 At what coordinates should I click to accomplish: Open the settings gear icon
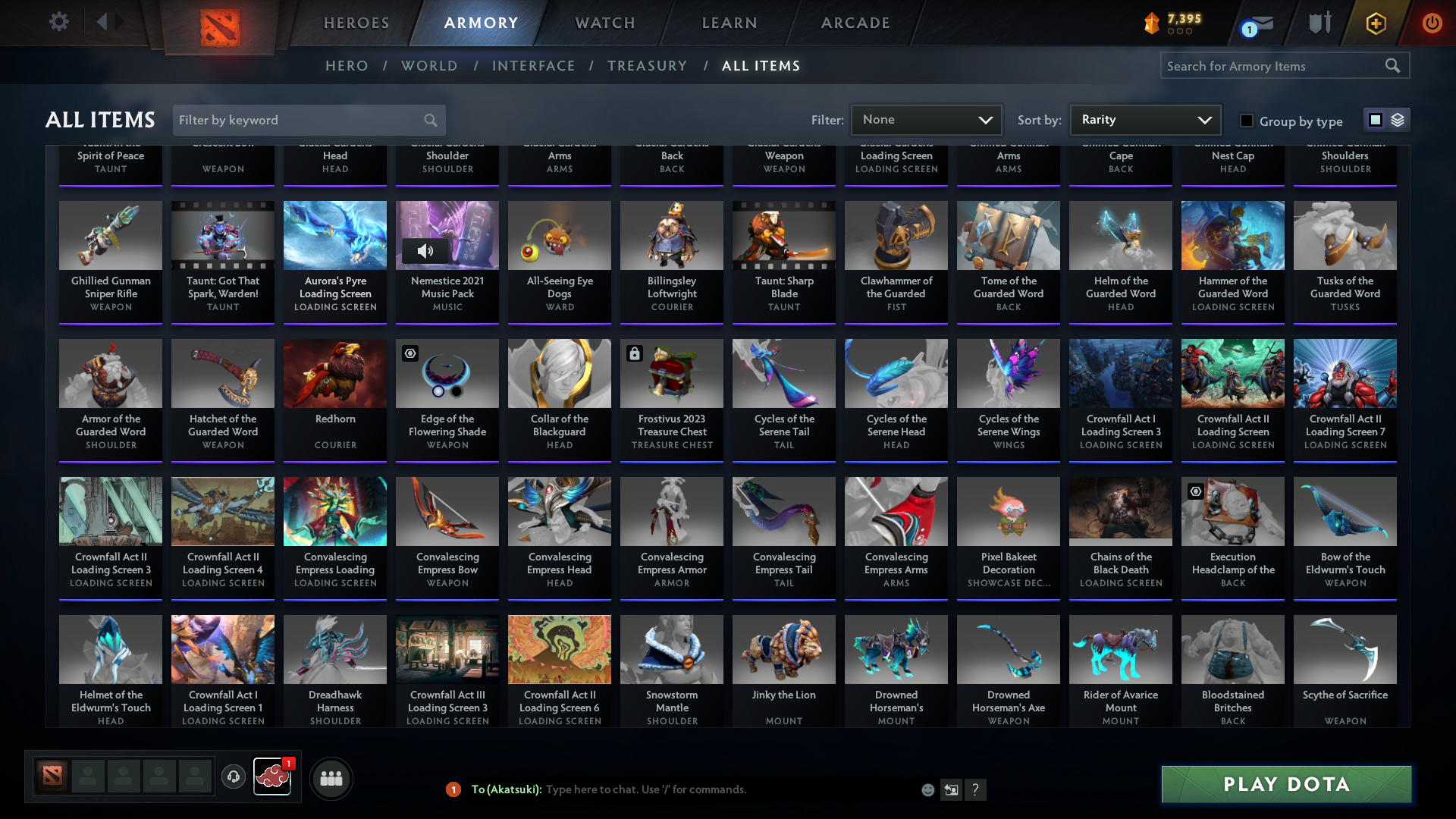tap(58, 22)
